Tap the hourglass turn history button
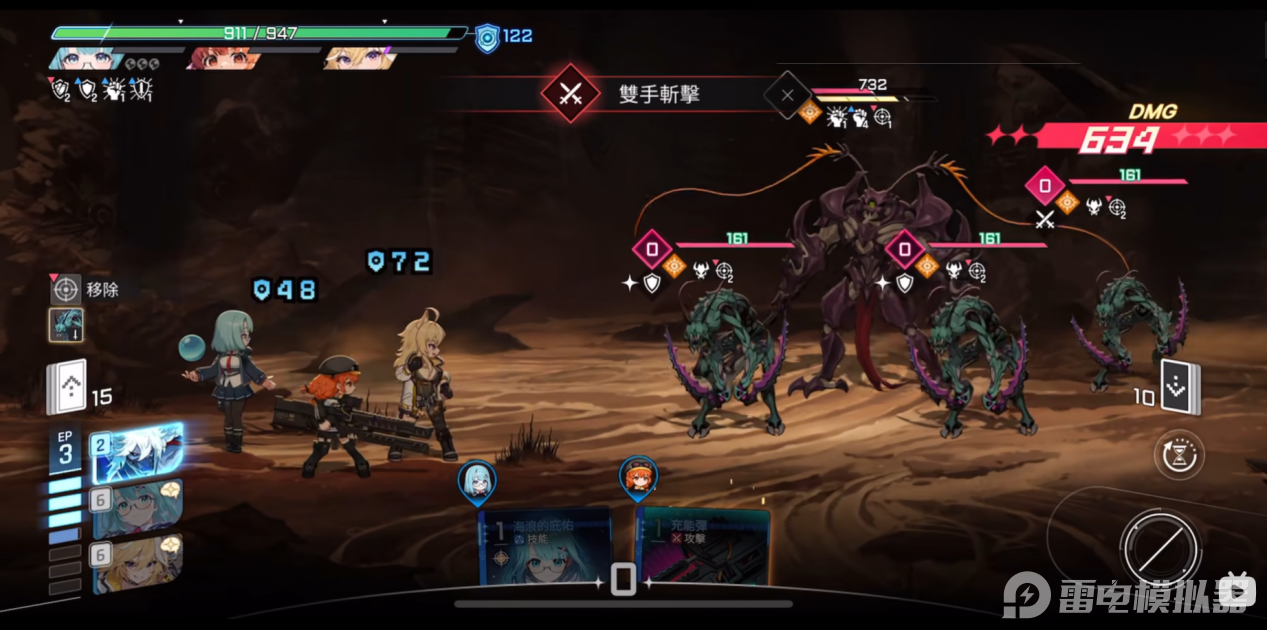The width and height of the screenshot is (1267, 630). pyautogui.click(x=1179, y=456)
